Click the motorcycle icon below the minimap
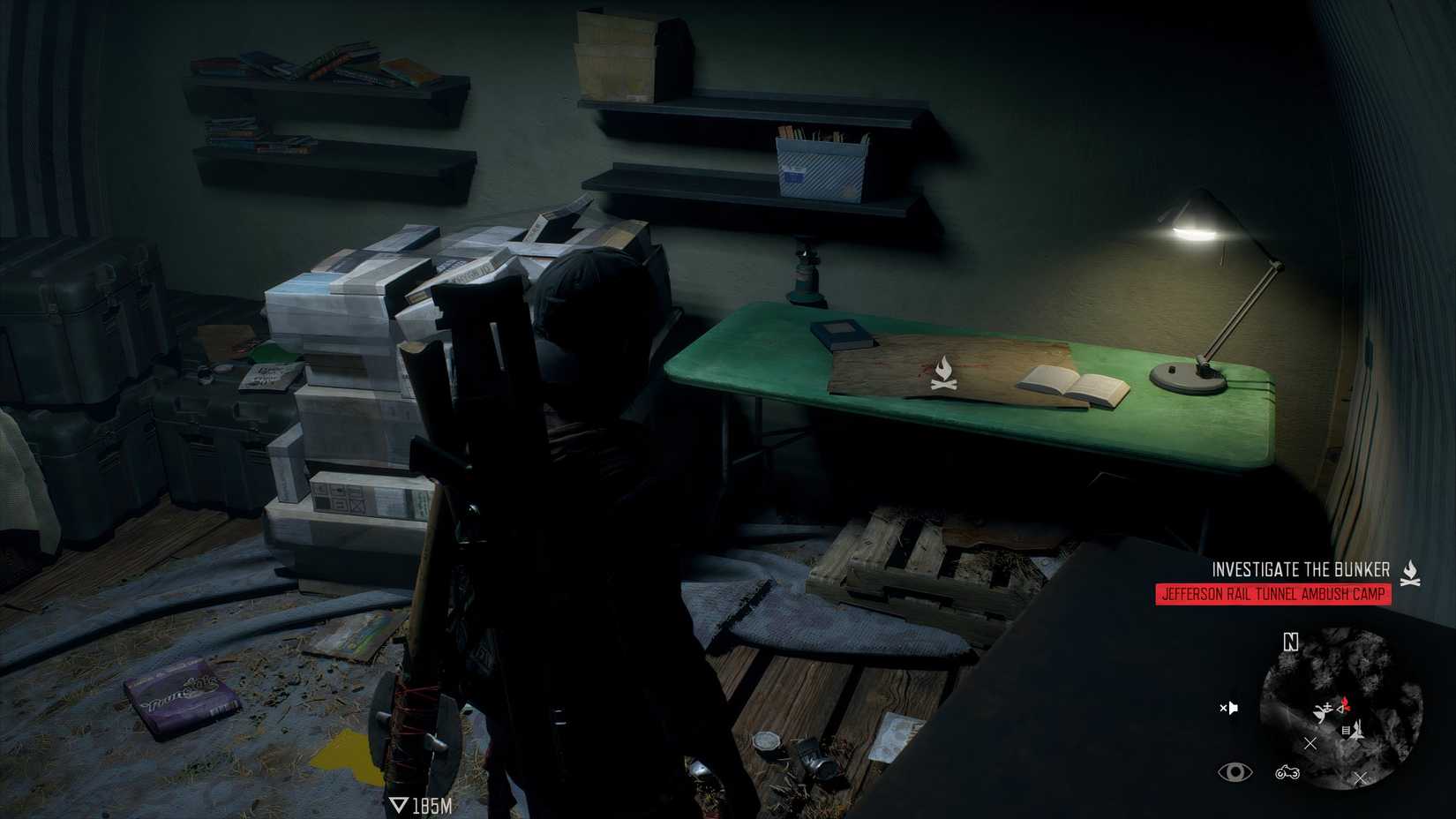1456x819 pixels. [x=1287, y=773]
